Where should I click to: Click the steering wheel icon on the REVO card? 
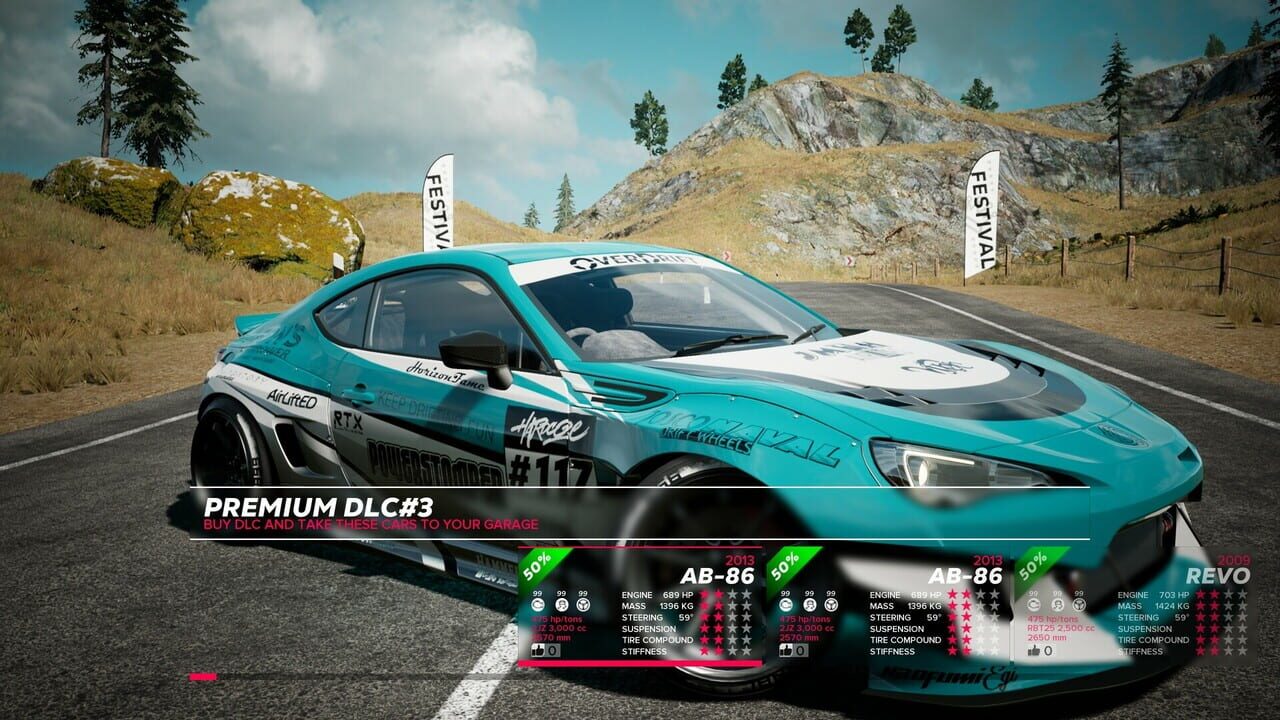point(1079,605)
